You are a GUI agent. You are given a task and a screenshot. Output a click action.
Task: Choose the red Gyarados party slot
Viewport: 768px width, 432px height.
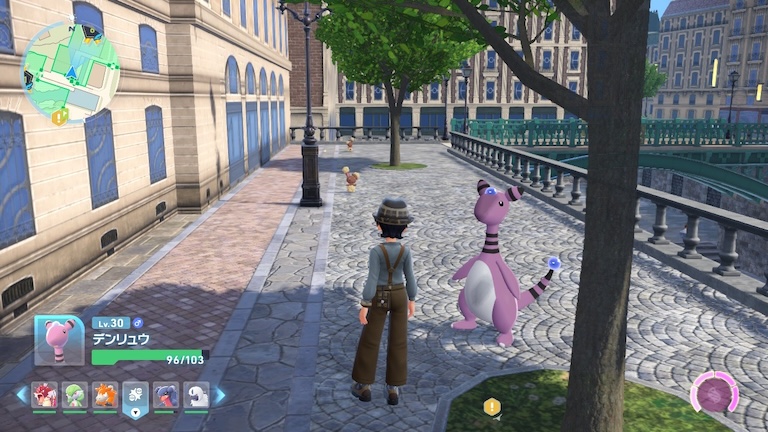pos(44,395)
